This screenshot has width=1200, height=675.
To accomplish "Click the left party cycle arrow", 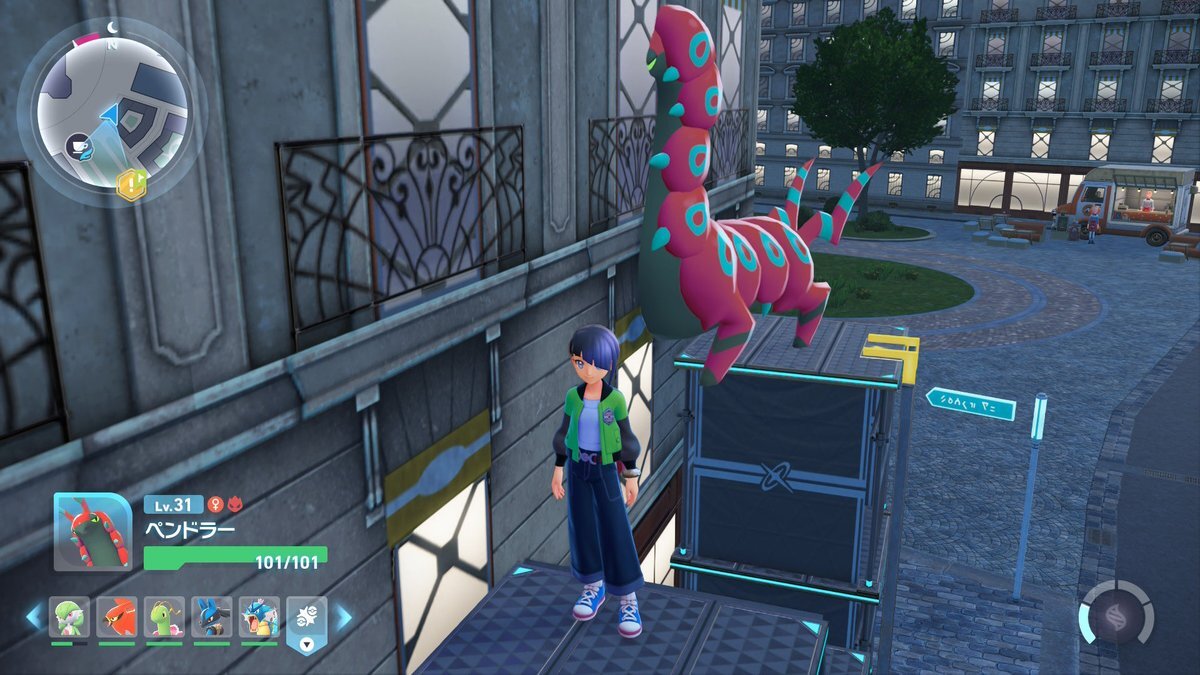I will (x=34, y=617).
